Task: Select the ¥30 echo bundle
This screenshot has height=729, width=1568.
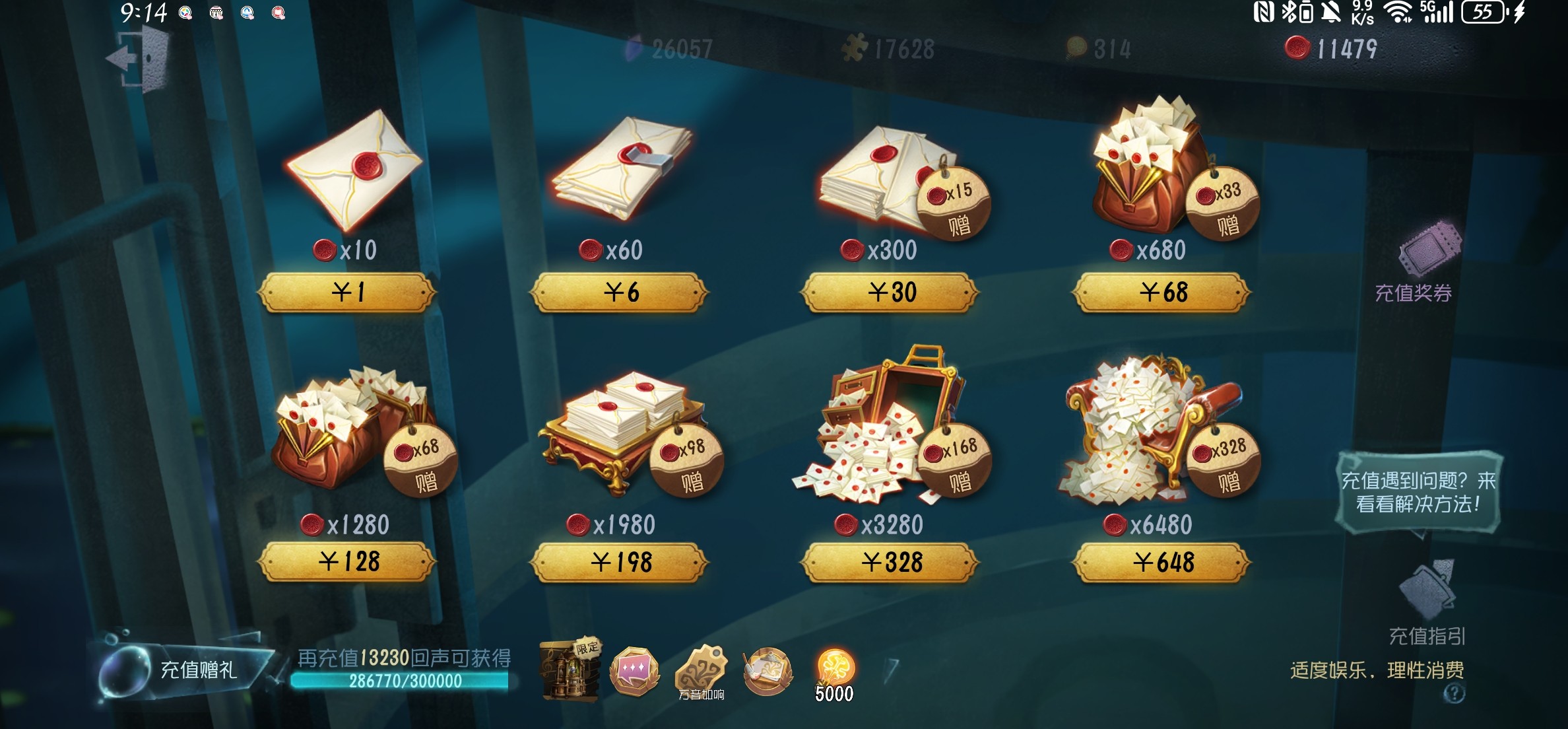Action: 890,292
